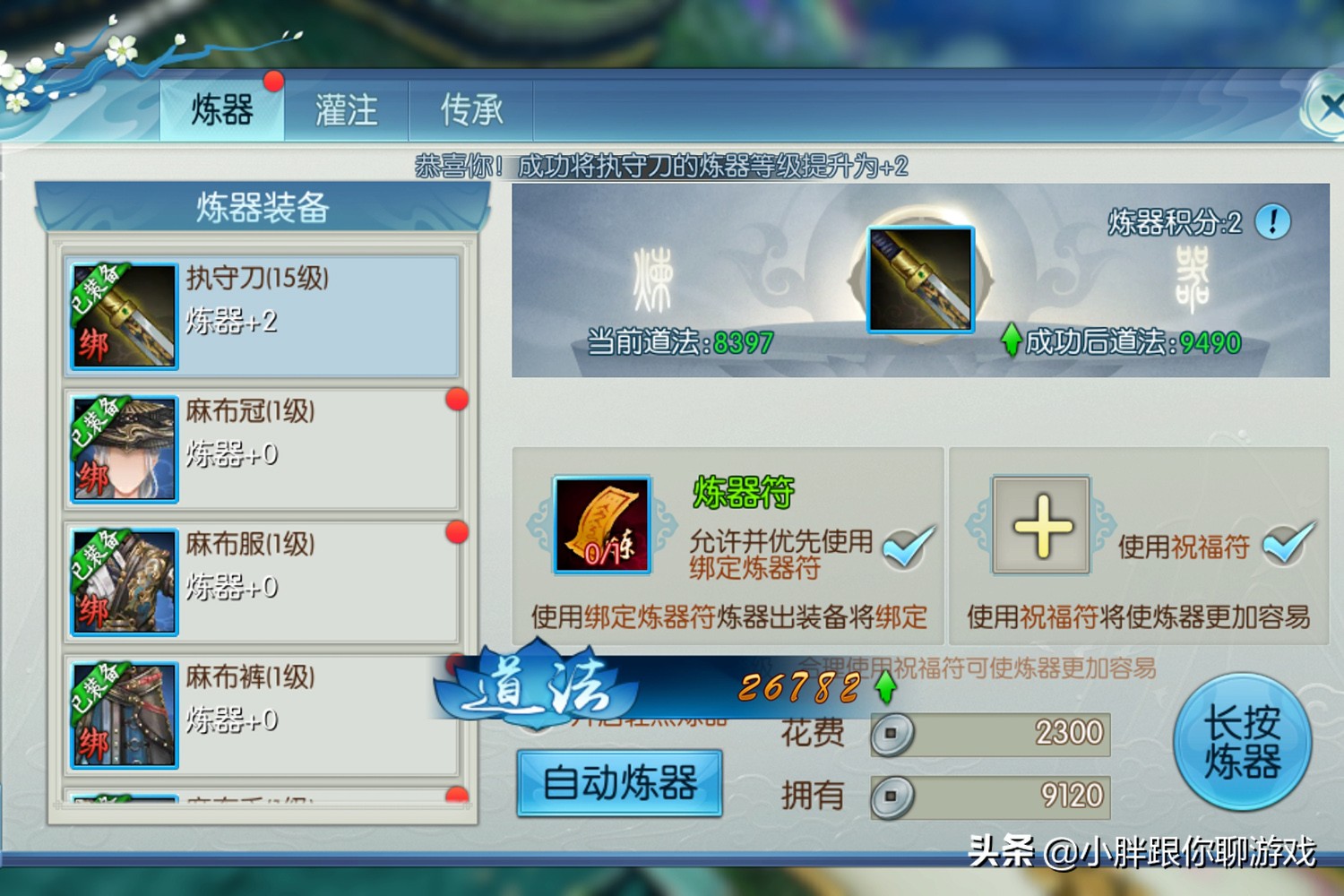Click the green 道法 increase arrow indicator

click(883, 688)
